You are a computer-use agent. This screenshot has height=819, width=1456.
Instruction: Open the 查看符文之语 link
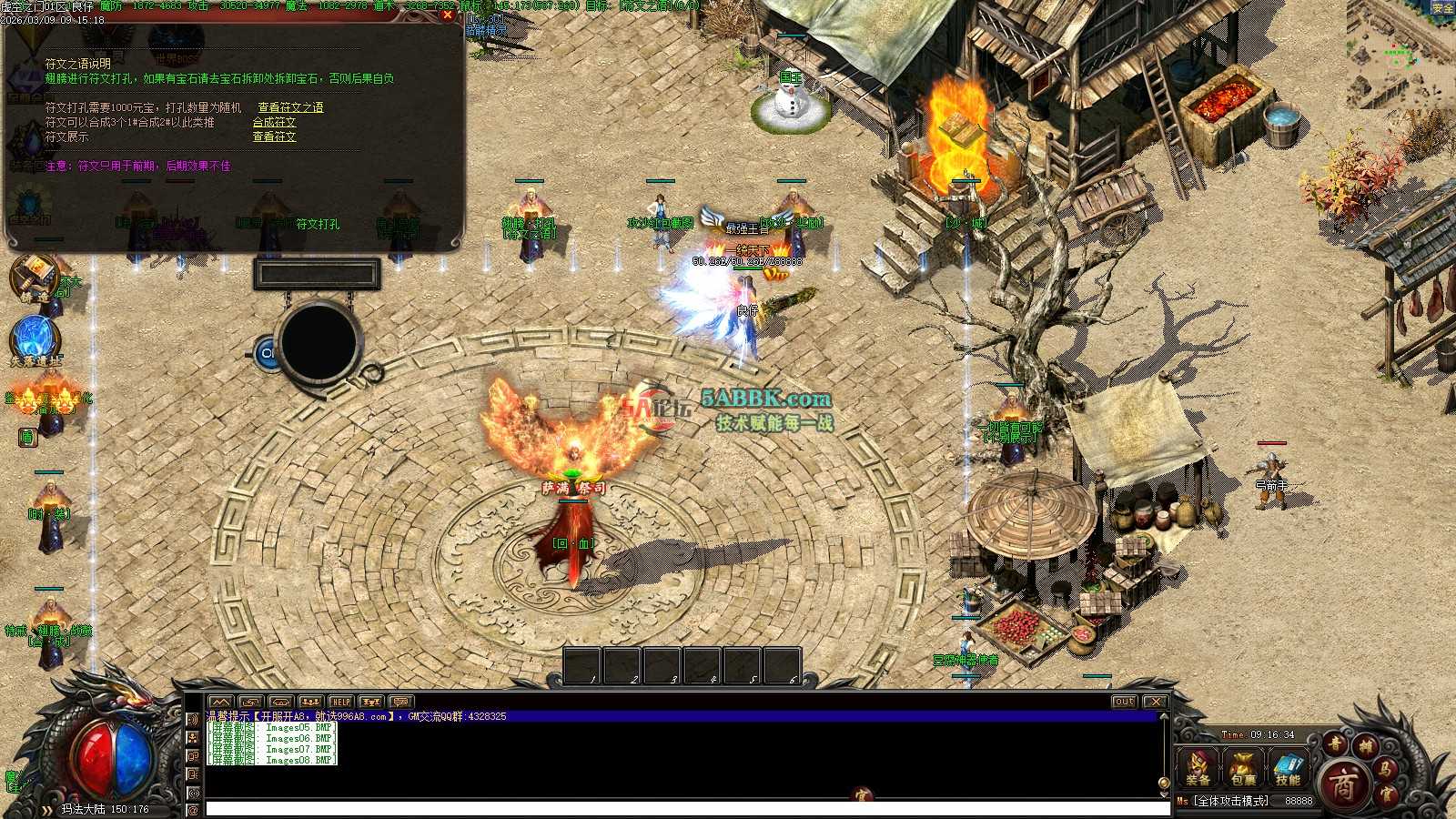click(x=290, y=107)
